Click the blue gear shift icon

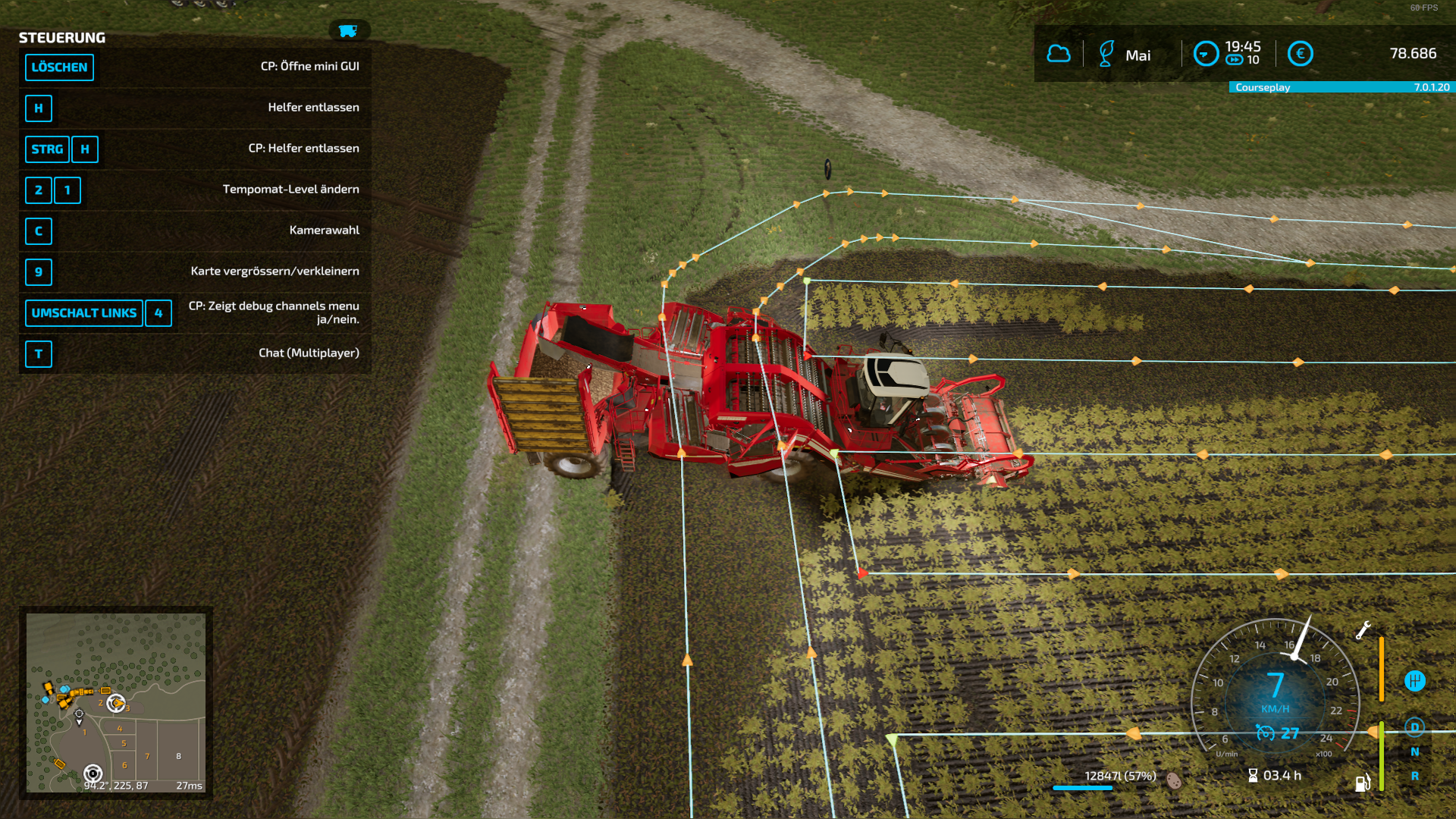coord(1414,681)
